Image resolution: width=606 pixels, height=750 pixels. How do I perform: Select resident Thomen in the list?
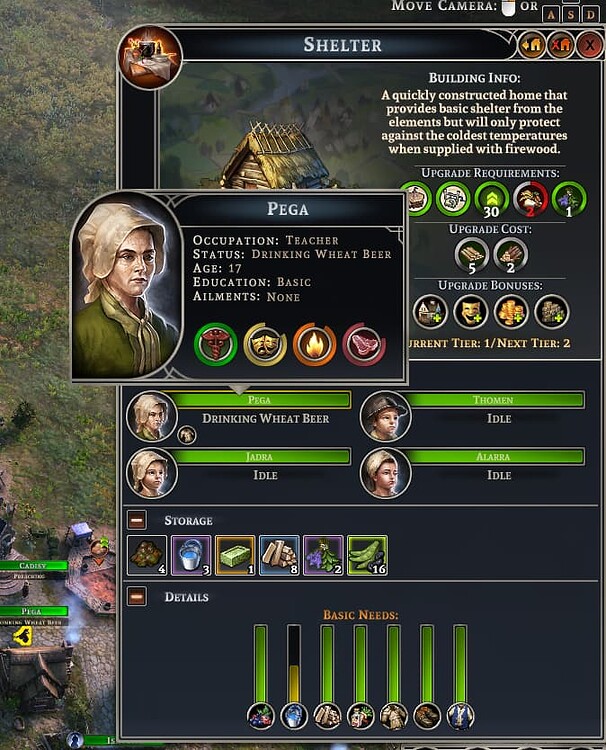[x=385, y=415]
